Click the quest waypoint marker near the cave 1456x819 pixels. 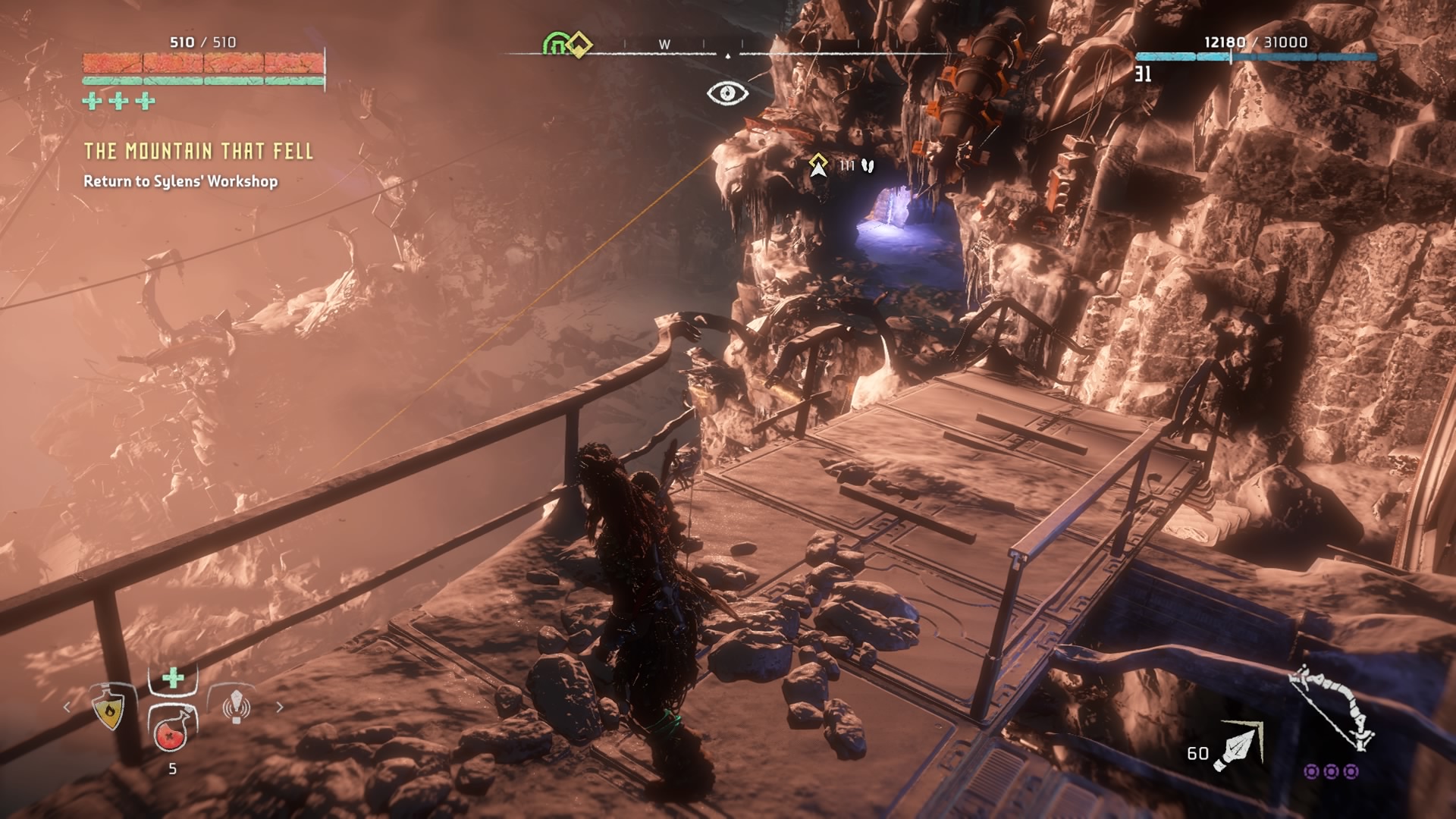[x=817, y=165]
